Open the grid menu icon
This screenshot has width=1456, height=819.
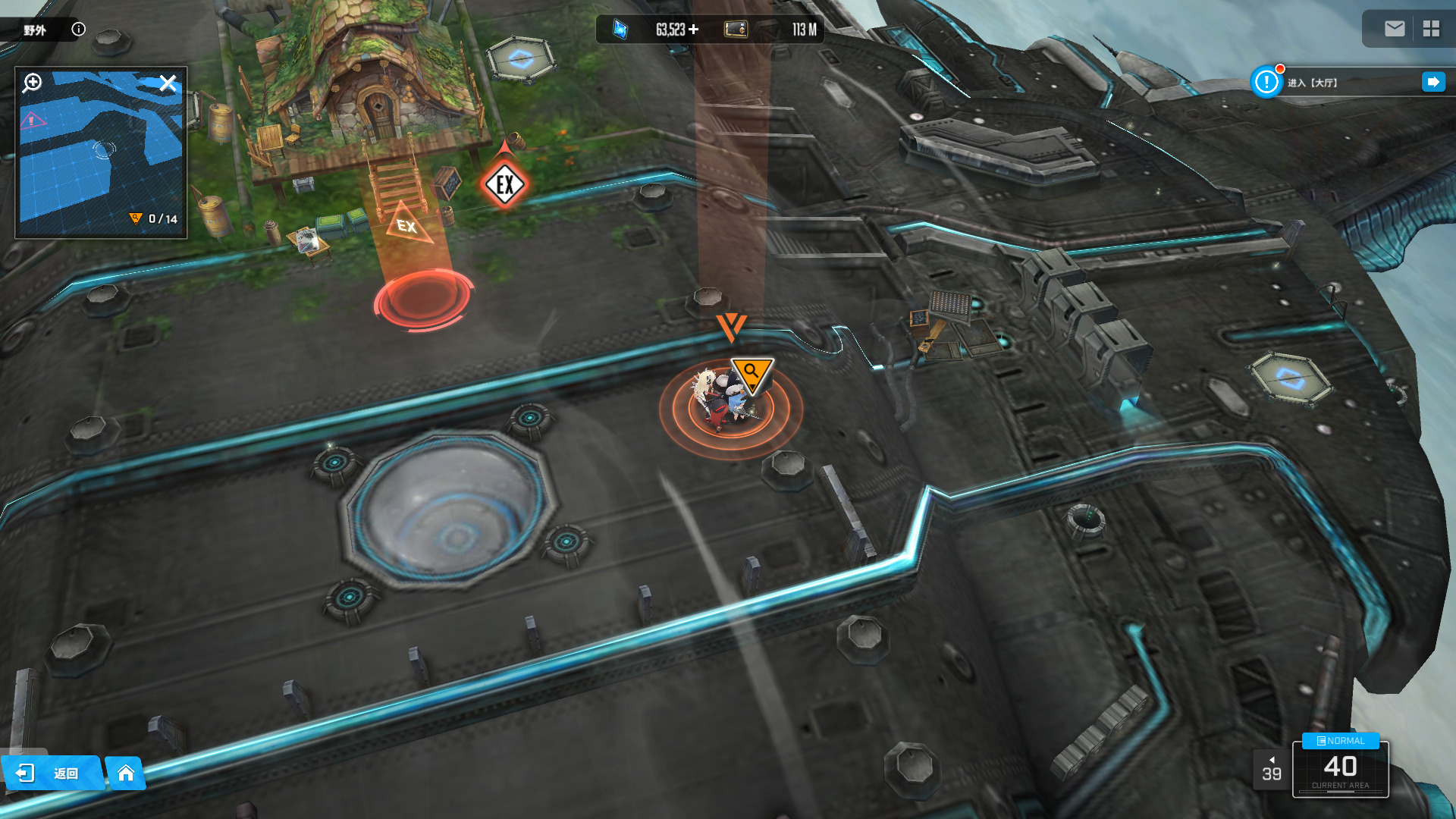[x=1431, y=29]
